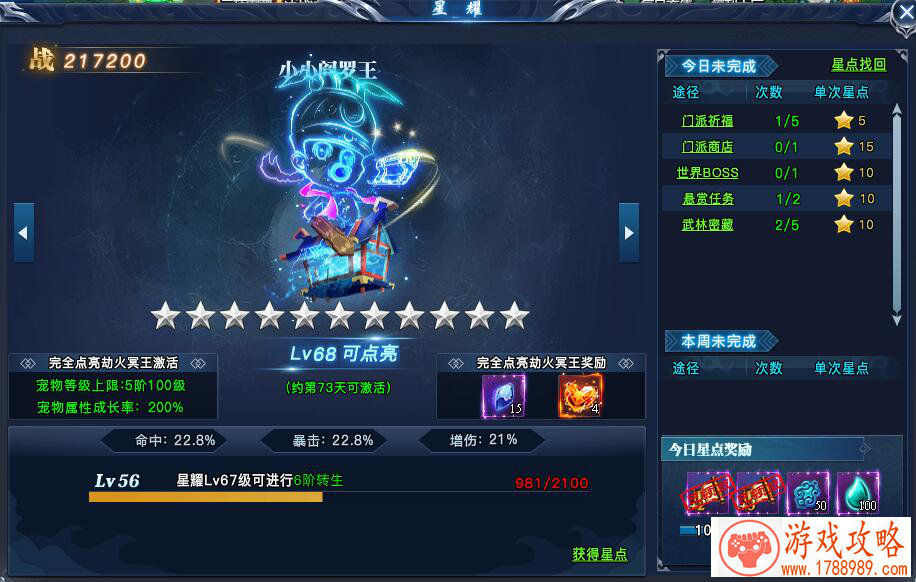Show the previous star pet
The image size is (916, 582).
click(24, 233)
